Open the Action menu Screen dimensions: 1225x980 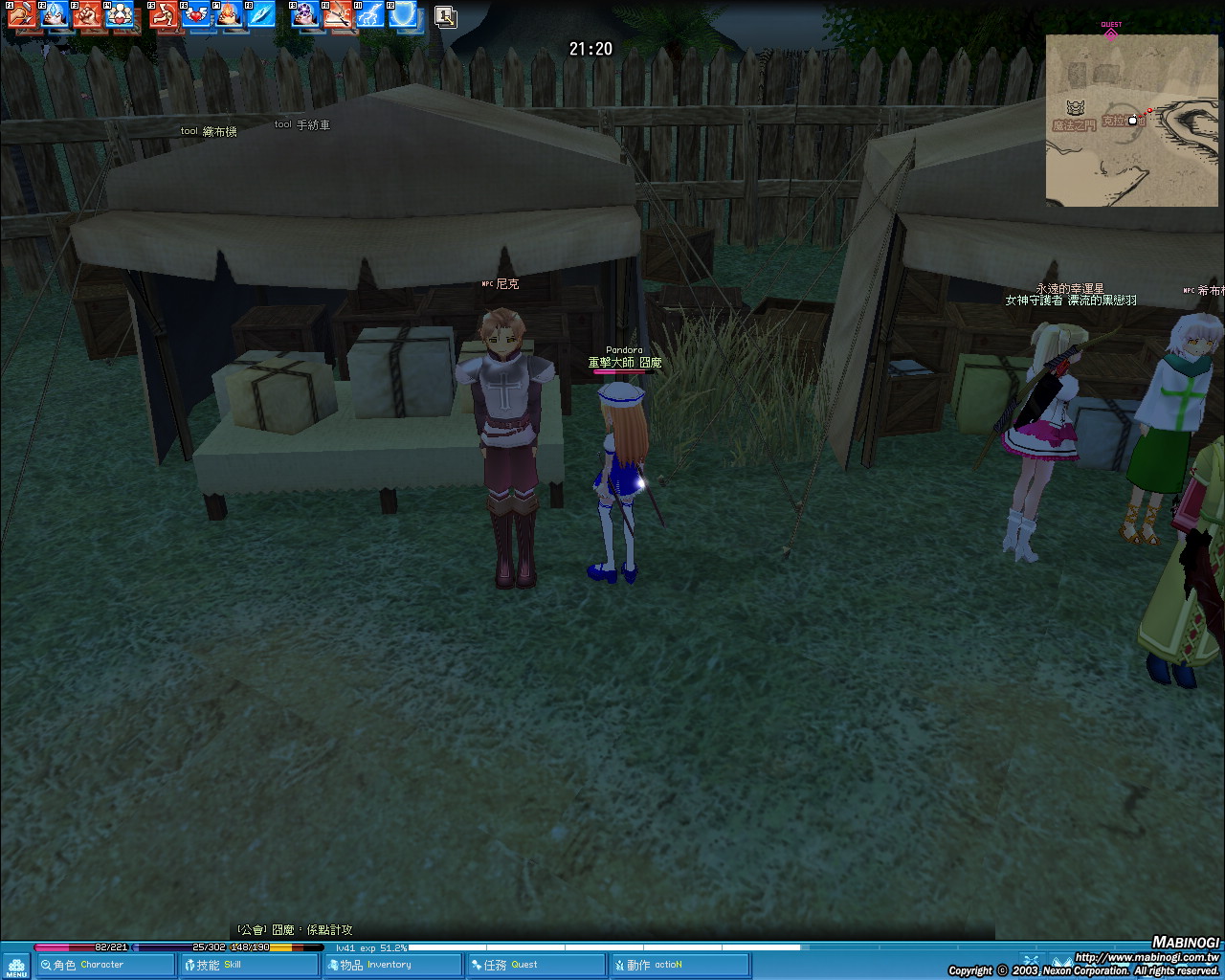coord(679,965)
